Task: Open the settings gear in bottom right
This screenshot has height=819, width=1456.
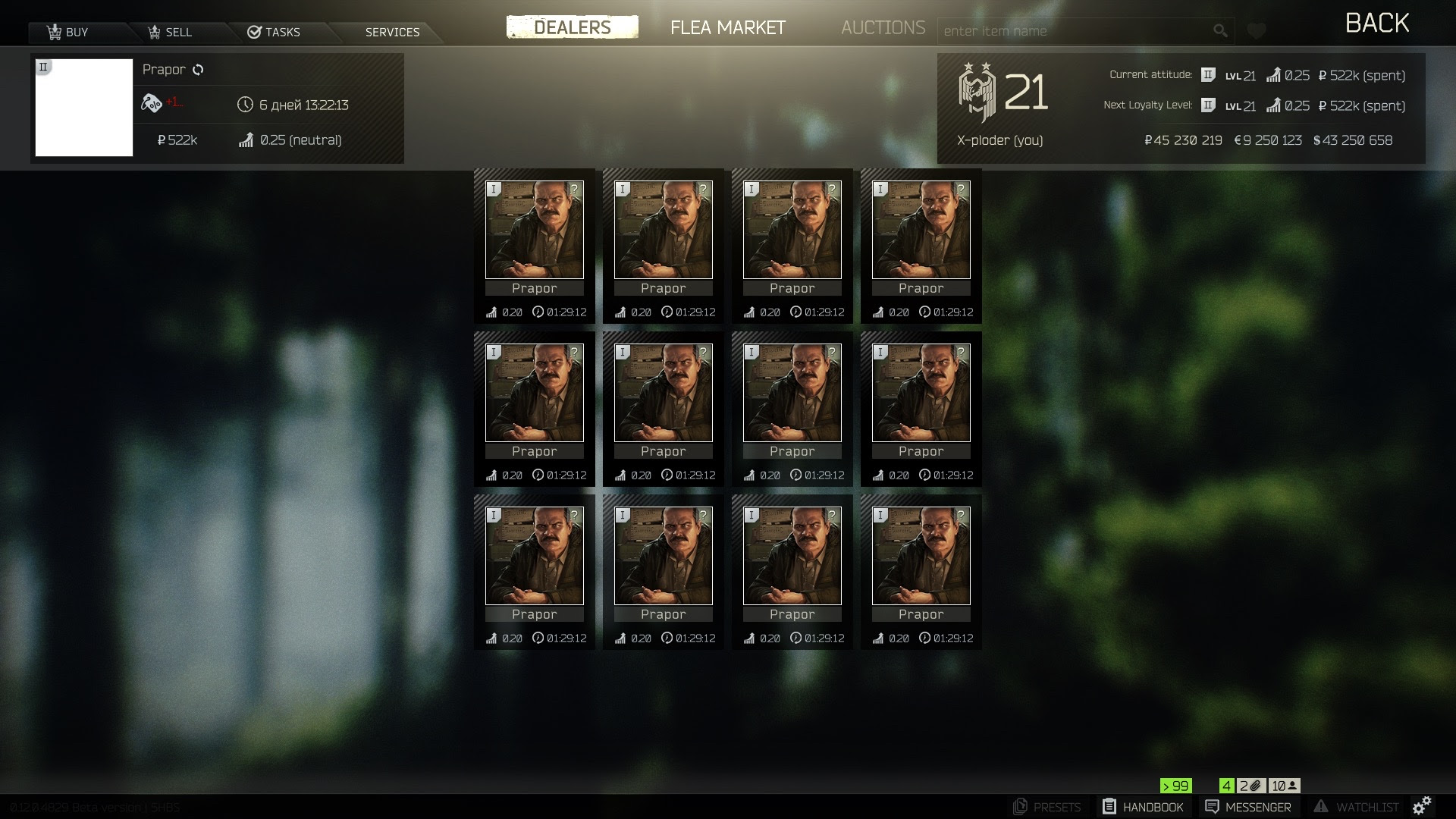Action: click(x=1424, y=807)
